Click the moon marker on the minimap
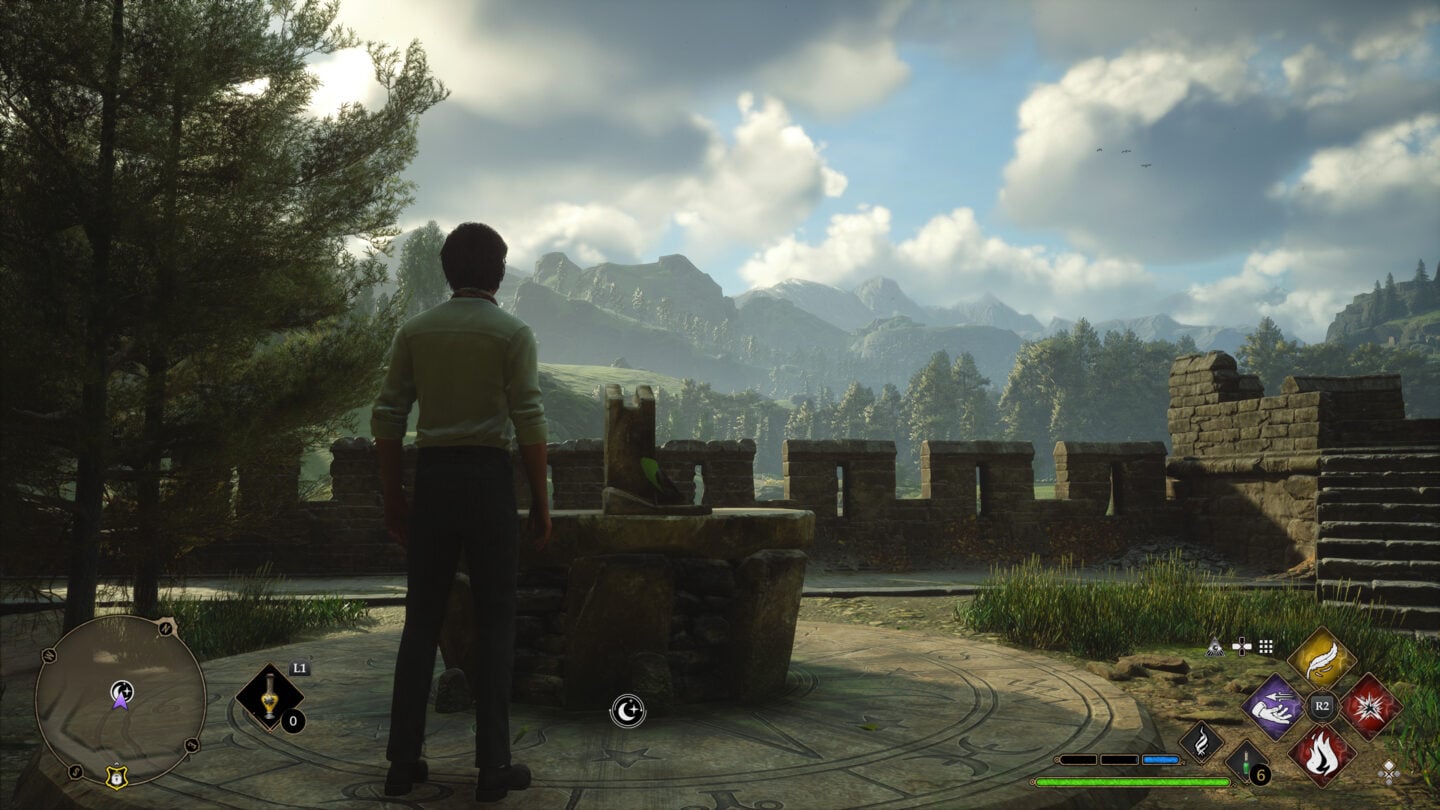Image resolution: width=1440 pixels, height=810 pixels. tap(122, 689)
